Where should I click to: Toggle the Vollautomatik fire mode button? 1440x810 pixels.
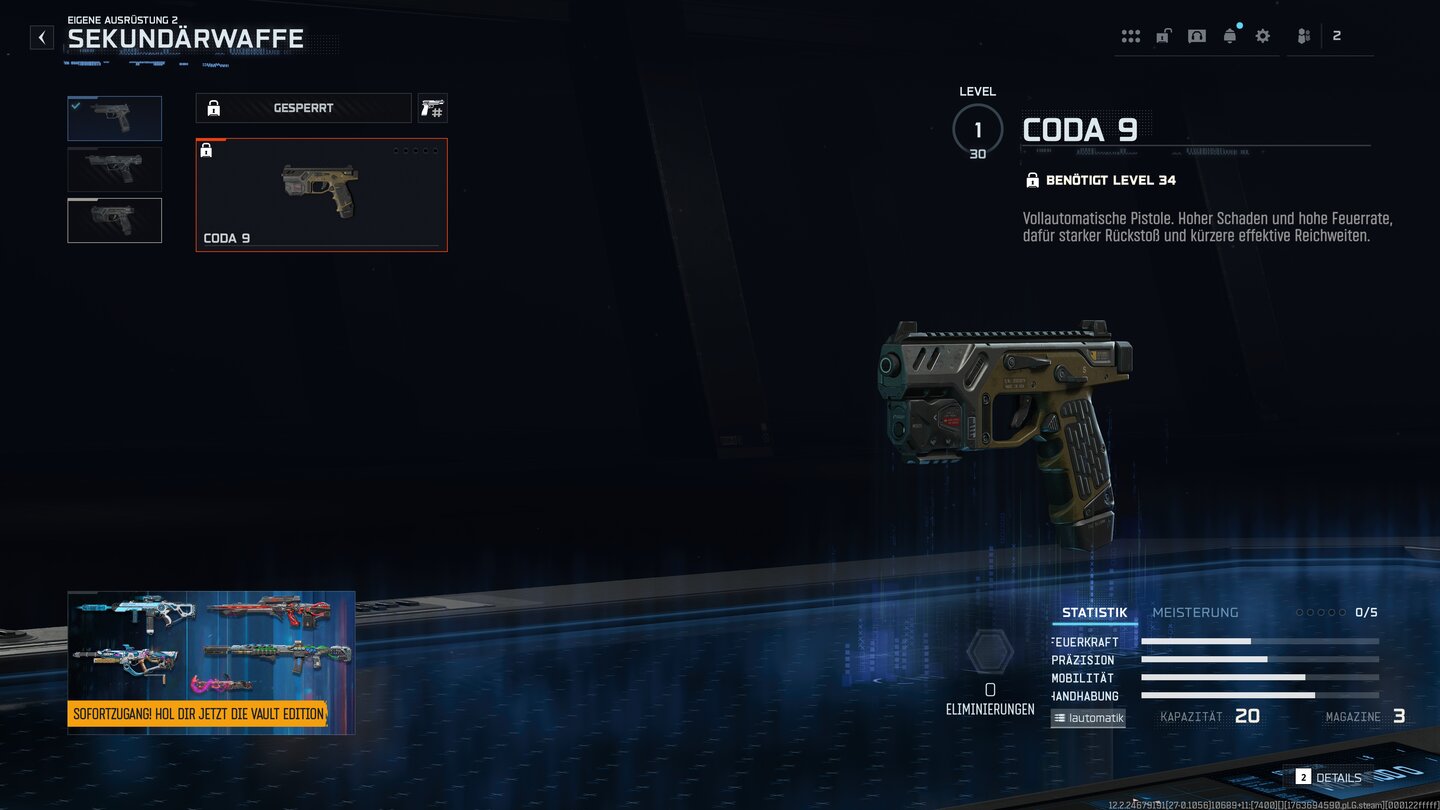[1088, 718]
